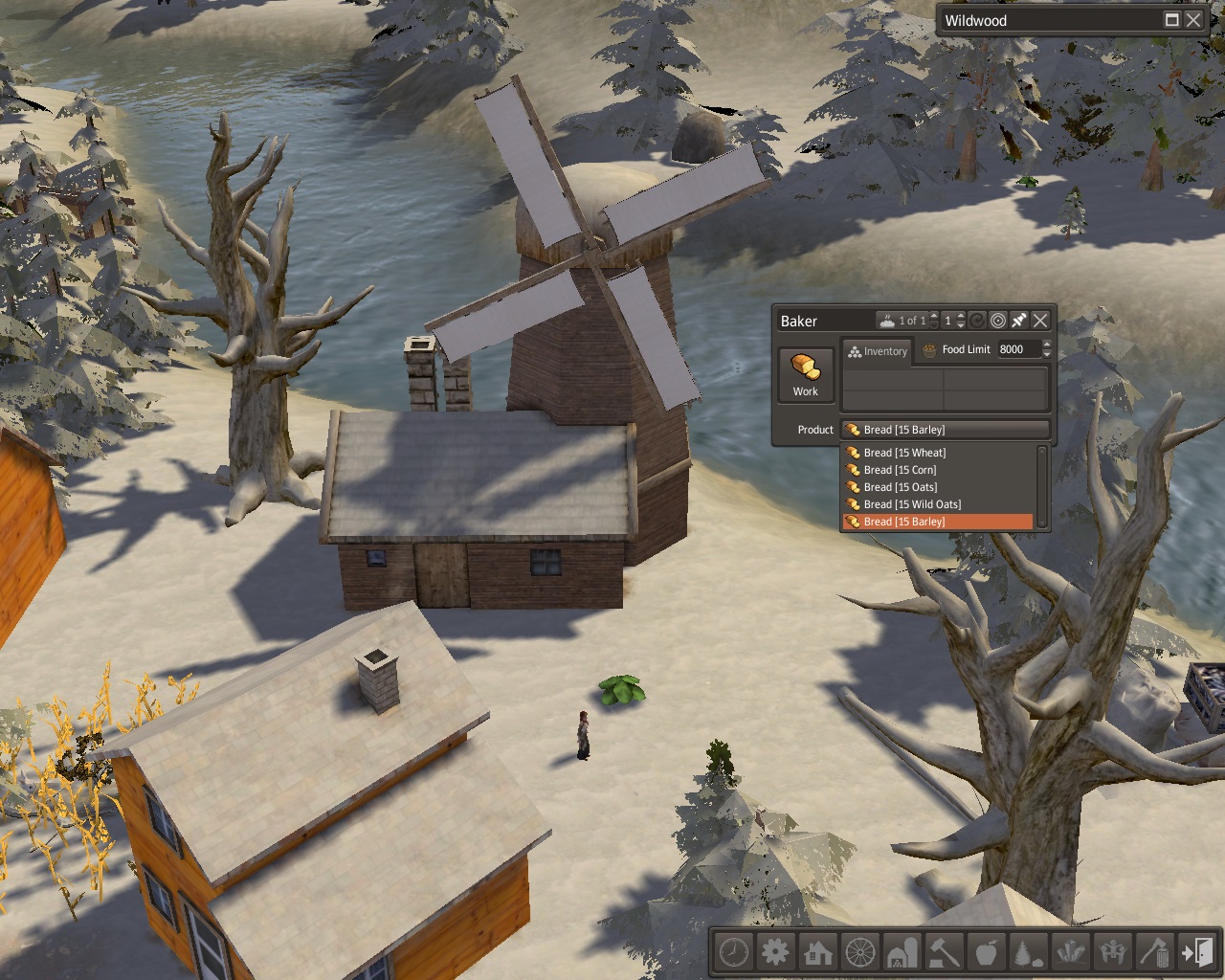Screen dimensions: 1225x980
Task: Open the Inventory tab in Baker panel
Action: click(x=877, y=351)
